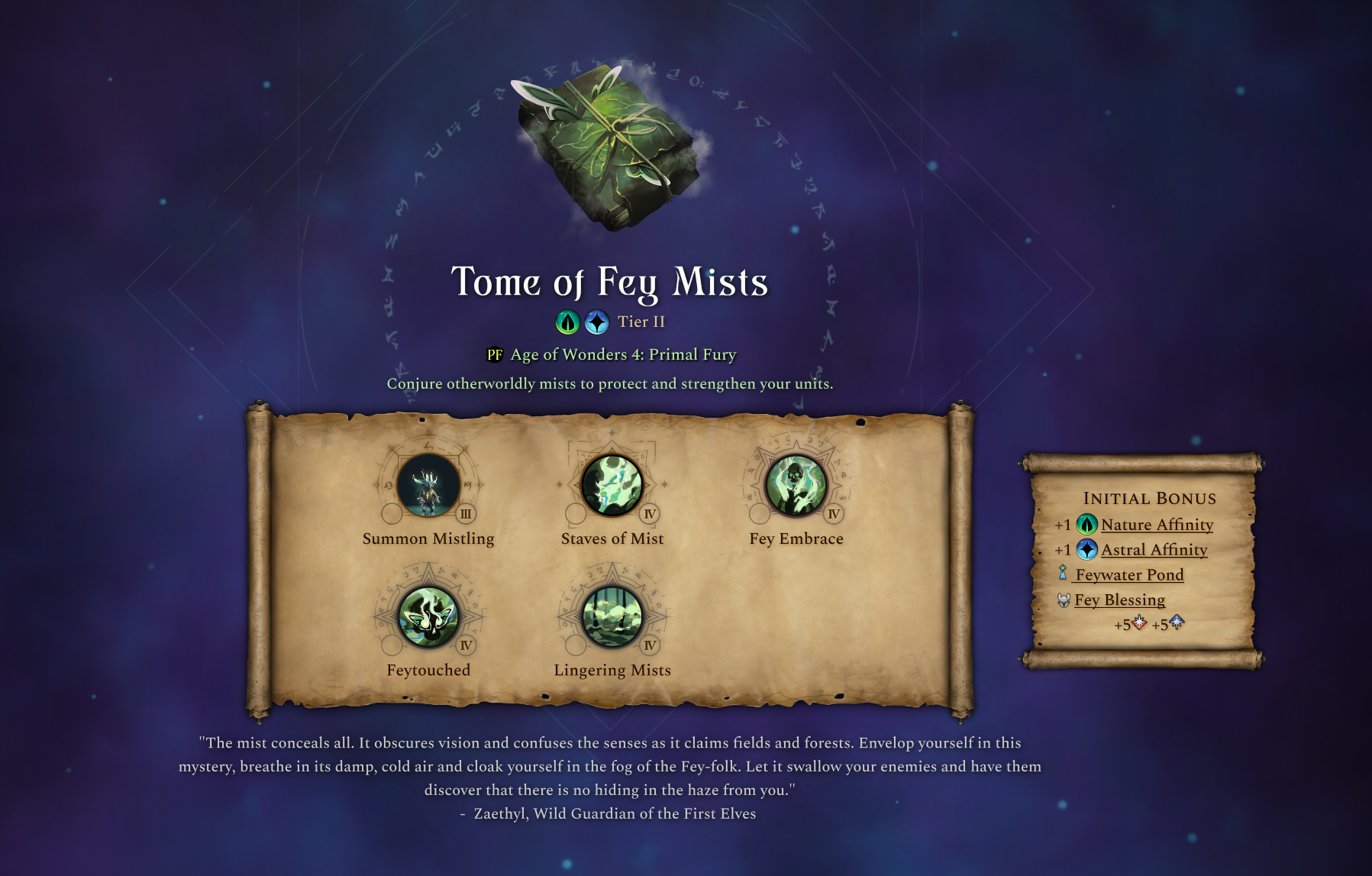Choose the Fey Embrace spell icon

(796, 486)
